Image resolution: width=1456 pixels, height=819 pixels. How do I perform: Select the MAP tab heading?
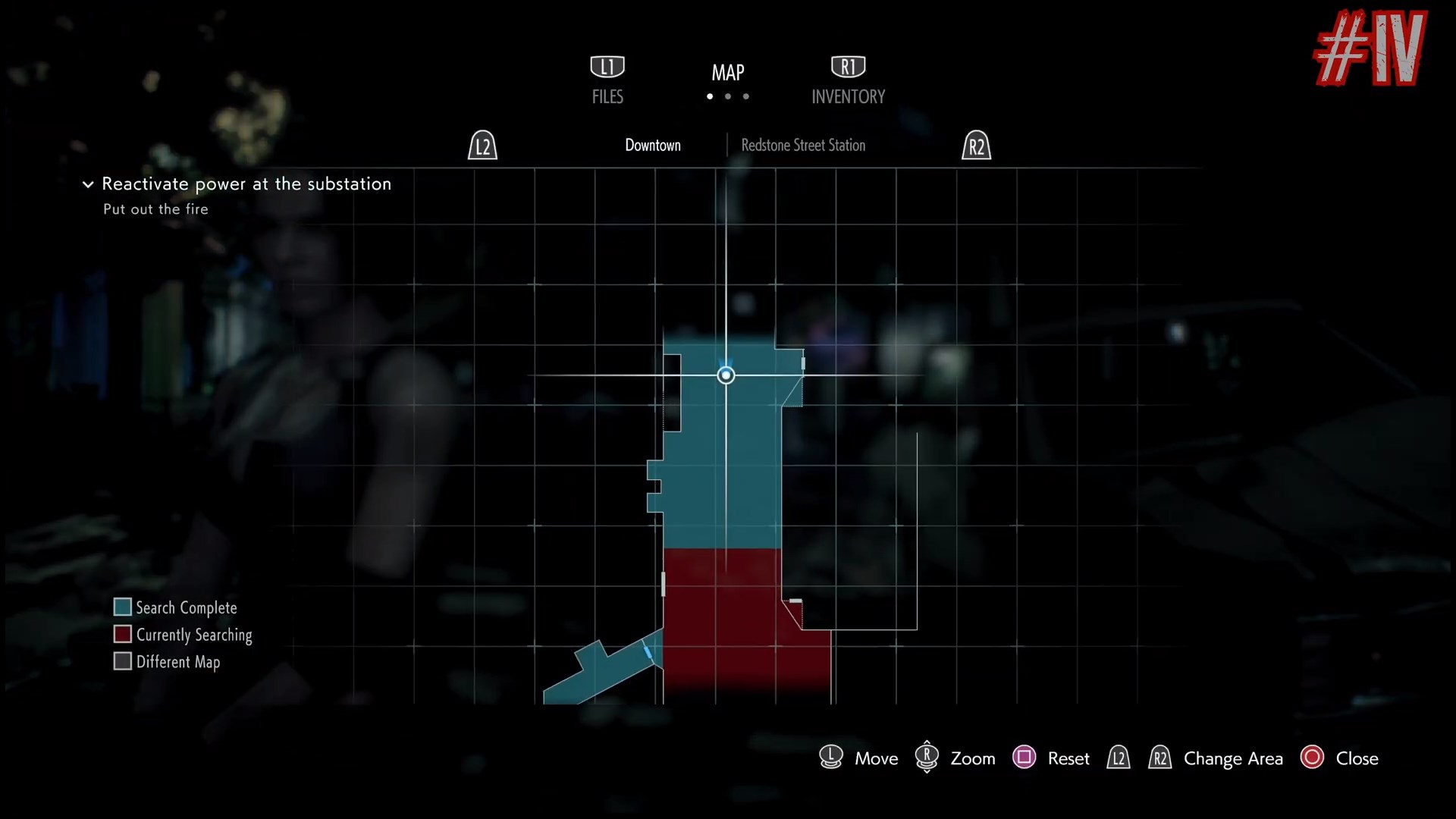727,73
